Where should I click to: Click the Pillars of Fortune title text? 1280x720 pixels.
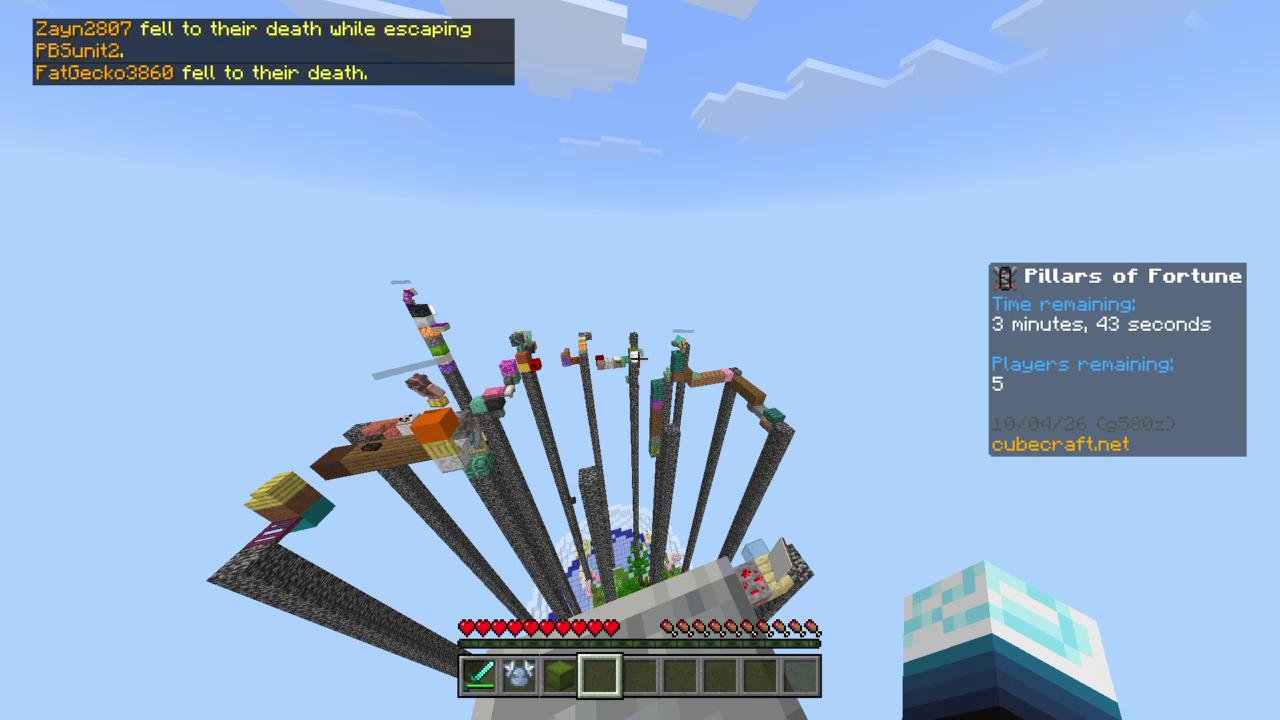pyautogui.click(x=1133, y=276)
